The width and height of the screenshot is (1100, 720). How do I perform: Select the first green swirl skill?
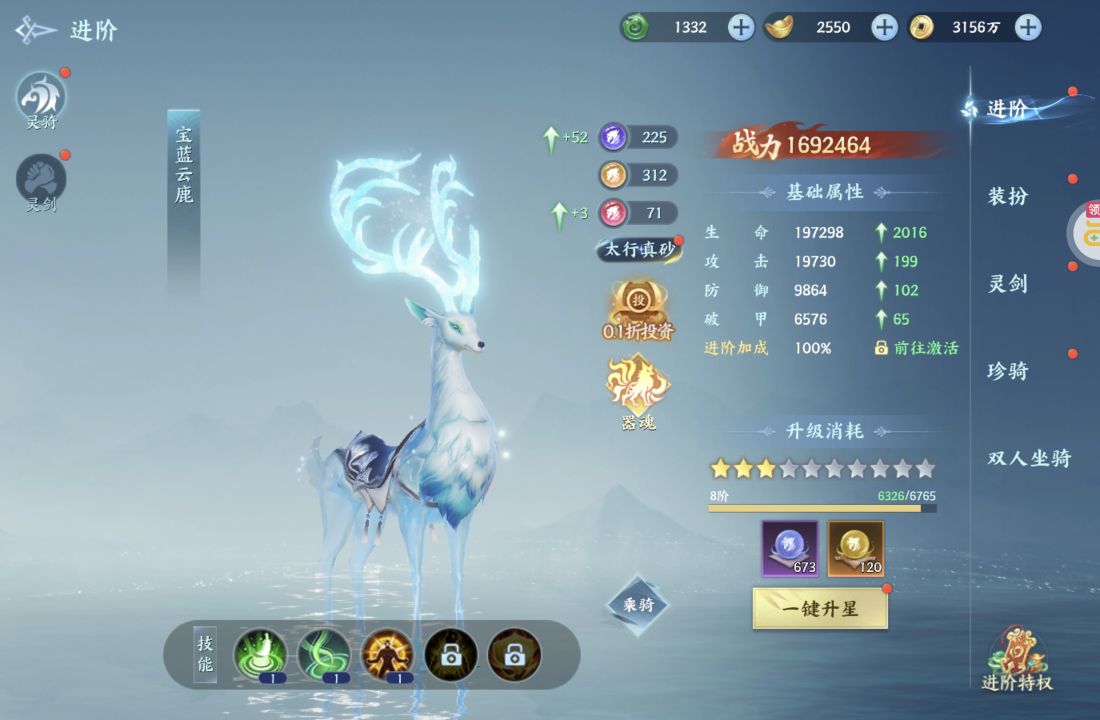click(260, 655)
